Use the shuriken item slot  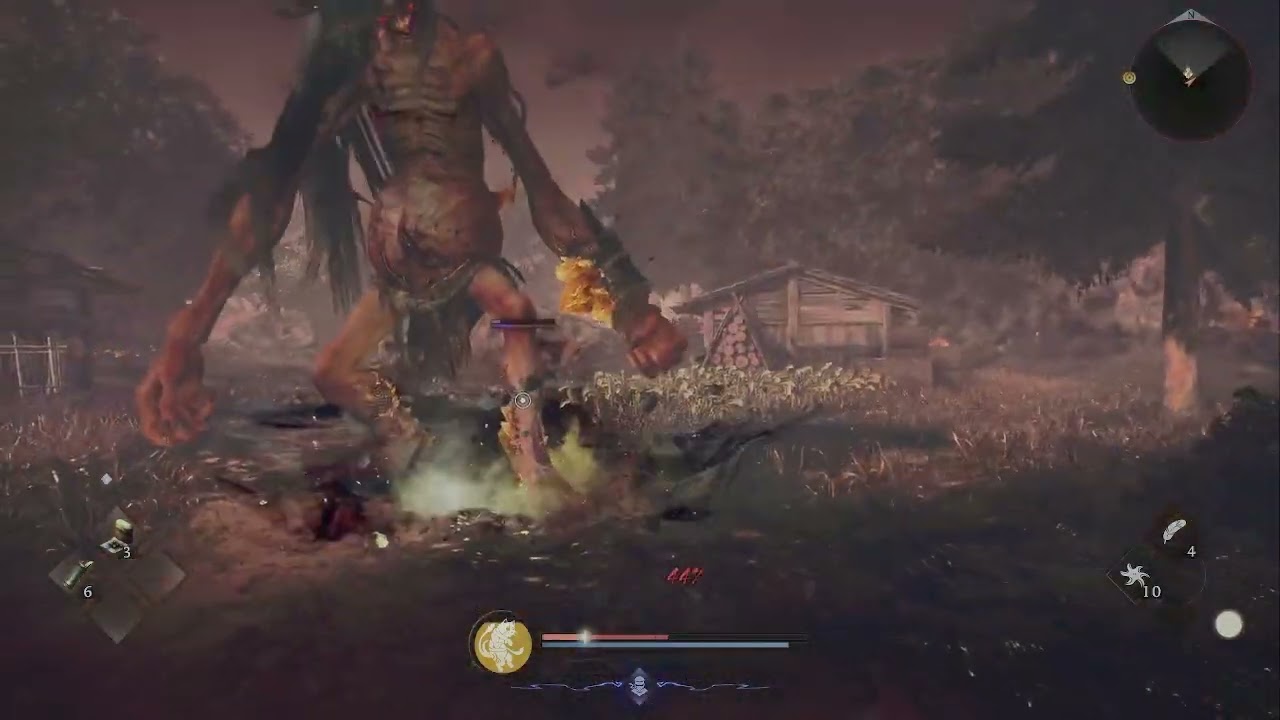[1135, 575]
